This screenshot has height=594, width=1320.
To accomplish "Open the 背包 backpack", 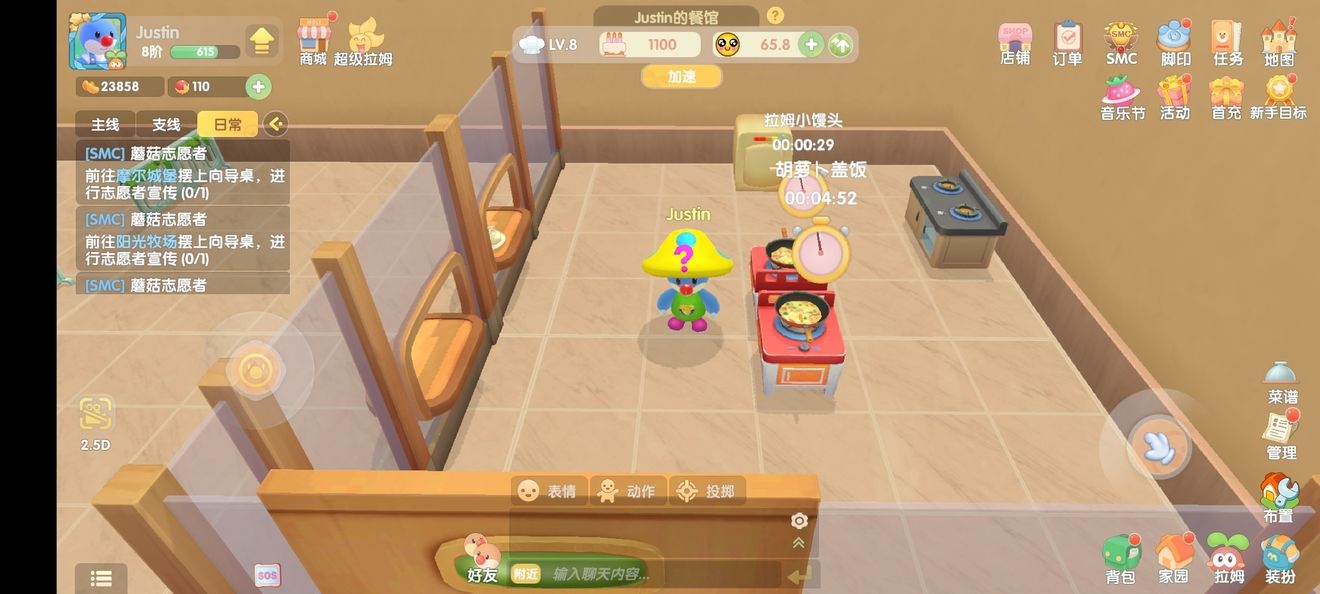I will (1120, 558).
